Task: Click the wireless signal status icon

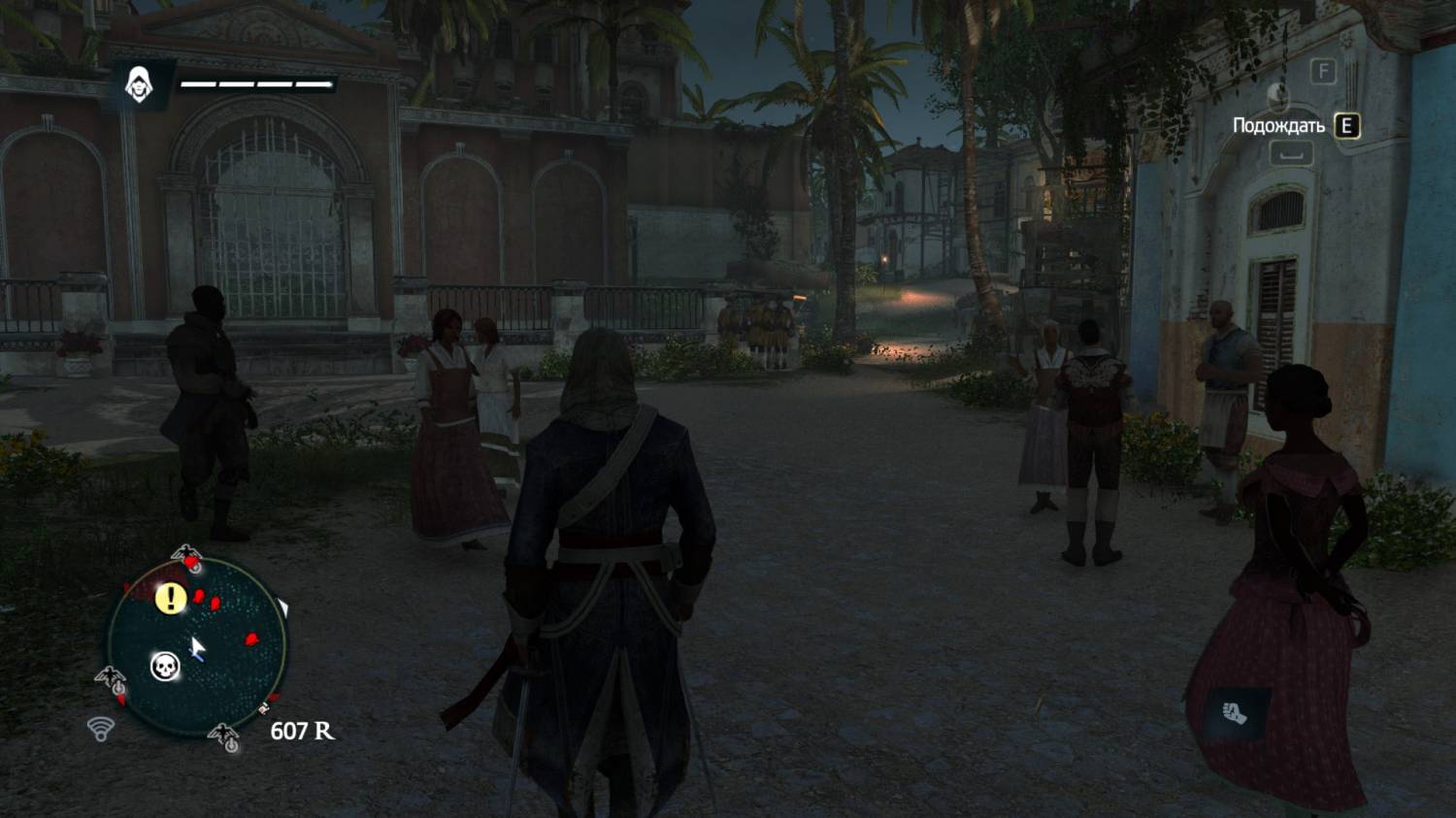Action: (x=101, y=728)
